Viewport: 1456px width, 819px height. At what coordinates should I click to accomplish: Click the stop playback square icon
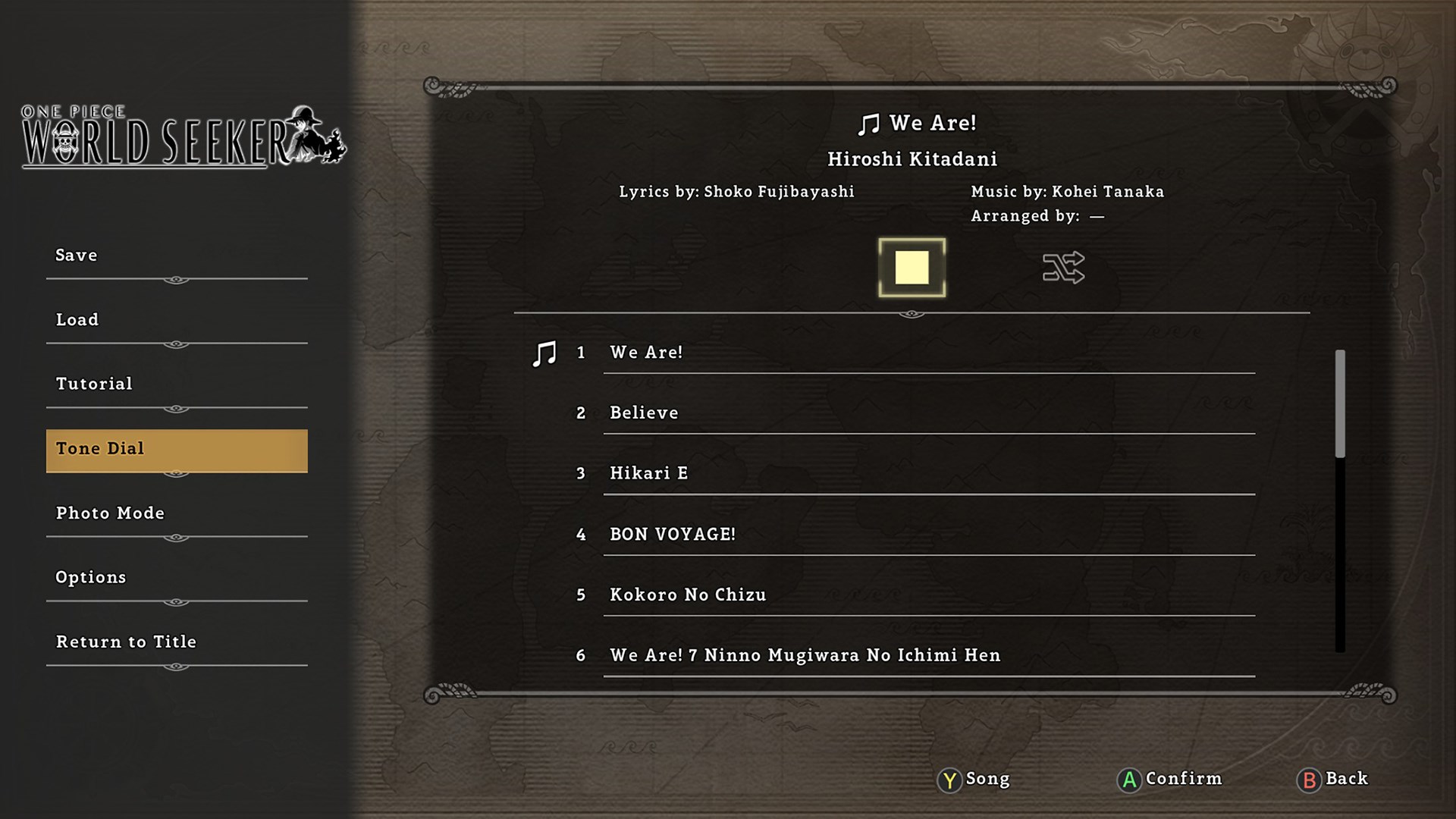pyautogui.click(x=911, y=268)
